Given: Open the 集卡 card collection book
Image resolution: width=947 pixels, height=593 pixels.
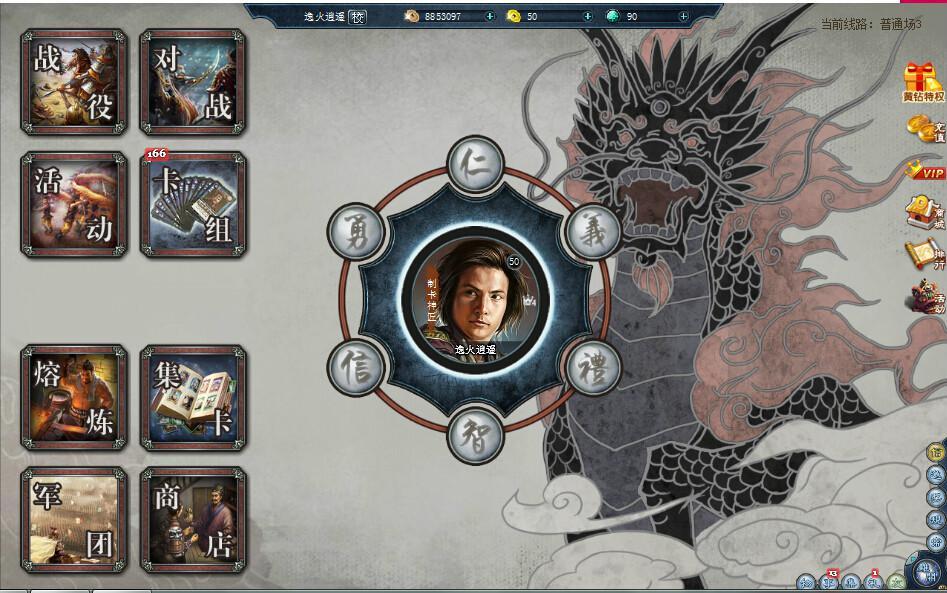Looking at the screenshot, I should click(193, 398).
